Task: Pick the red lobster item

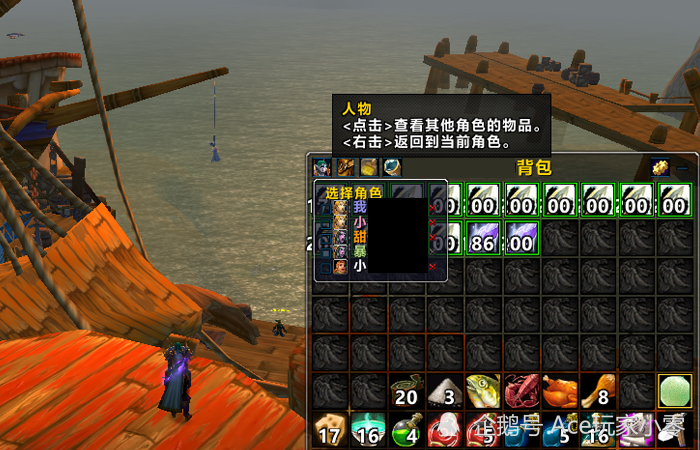Action: [521, 391]
